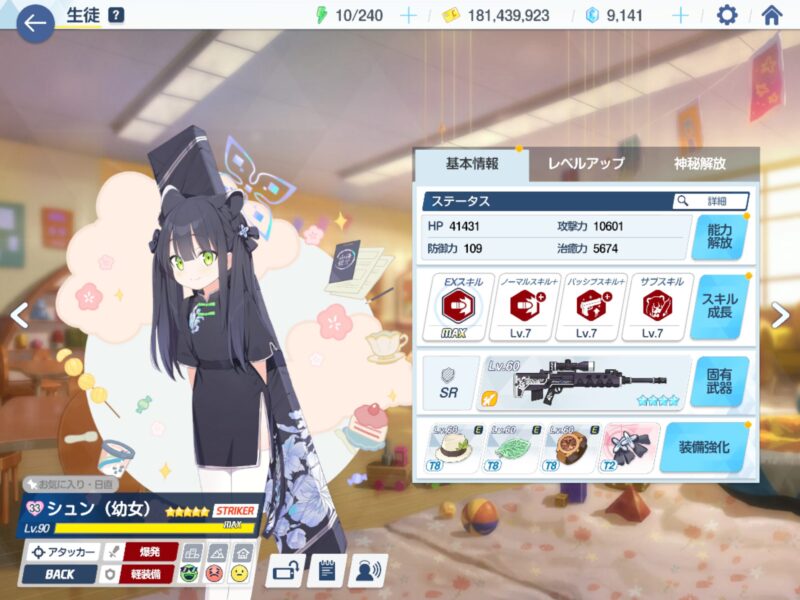Screen dimensions: 800x600
Task: Open the help icon beside 生徒
Action: click(116, 15)
